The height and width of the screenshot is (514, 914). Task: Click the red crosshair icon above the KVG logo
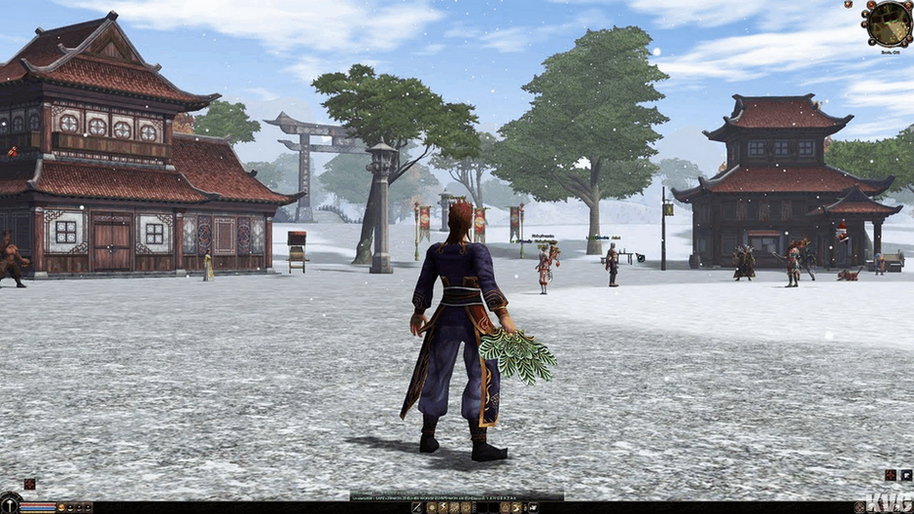pyautogui.click(x=890, y=475)
